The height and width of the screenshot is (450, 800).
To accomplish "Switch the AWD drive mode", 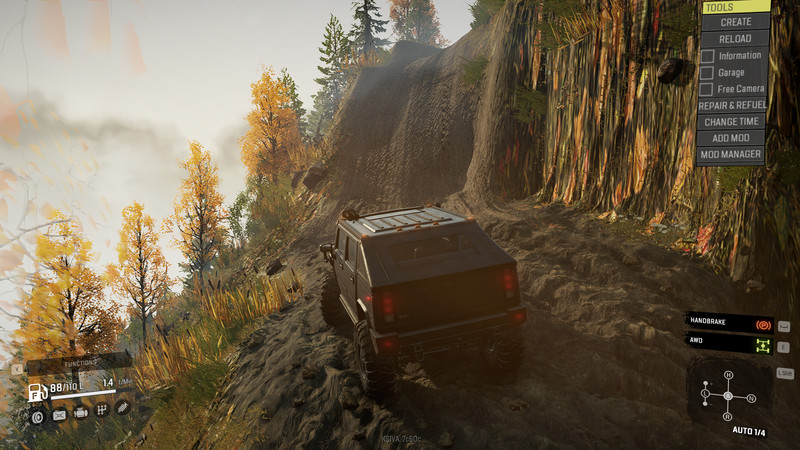I will point(730,345).
